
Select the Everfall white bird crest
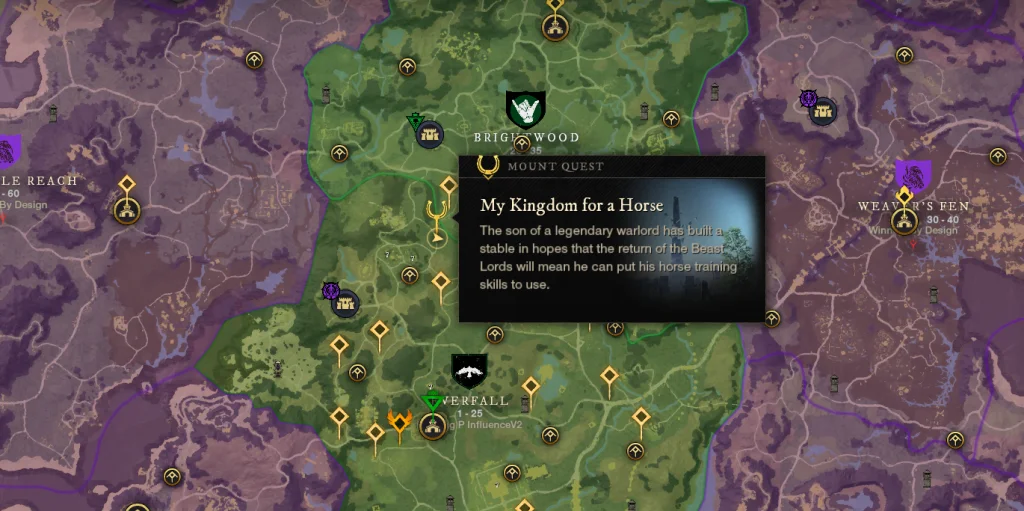469,372
